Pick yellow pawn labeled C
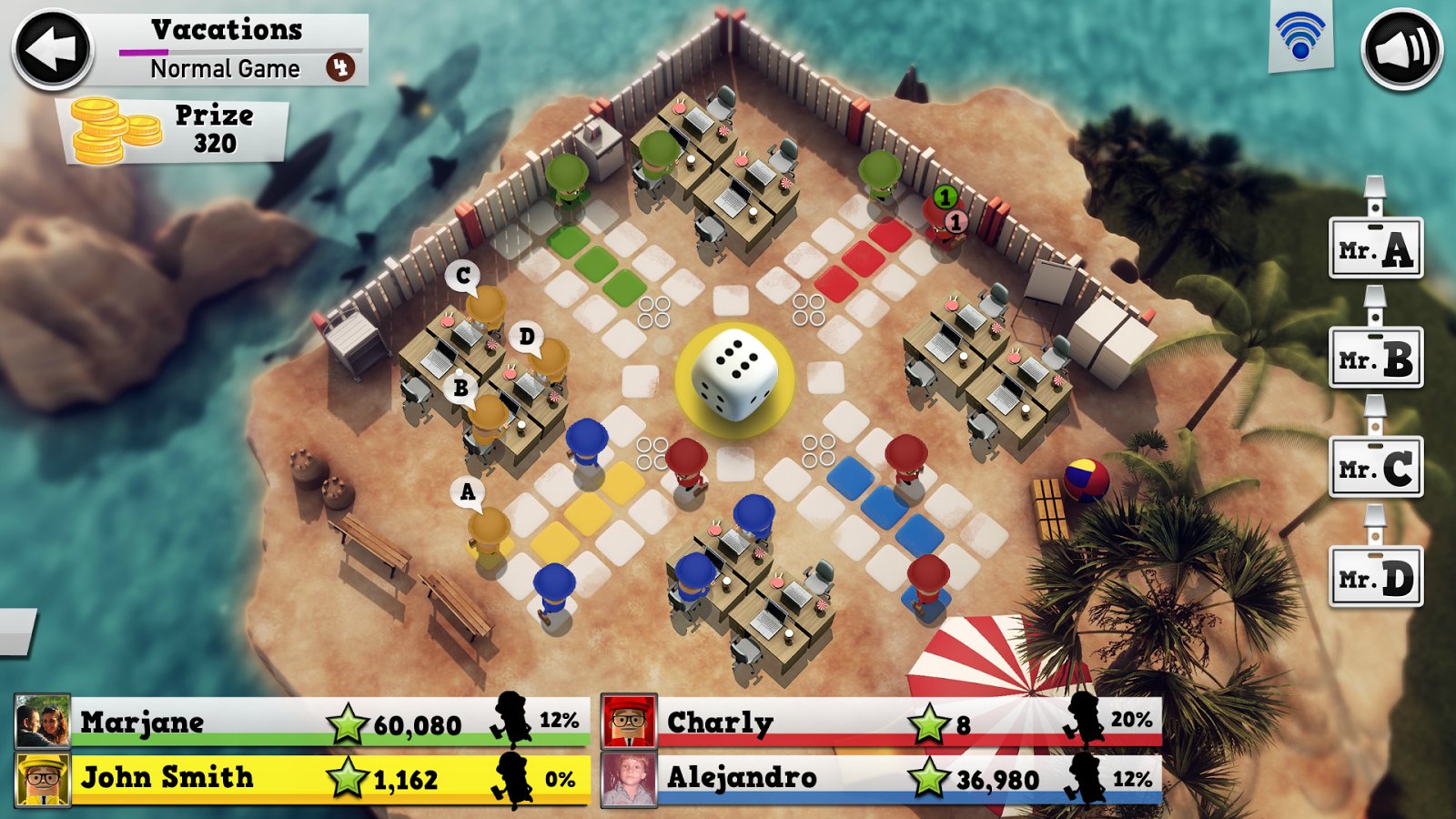The height and width of the screenshot is (819, 1456). (x=486, y=308)
